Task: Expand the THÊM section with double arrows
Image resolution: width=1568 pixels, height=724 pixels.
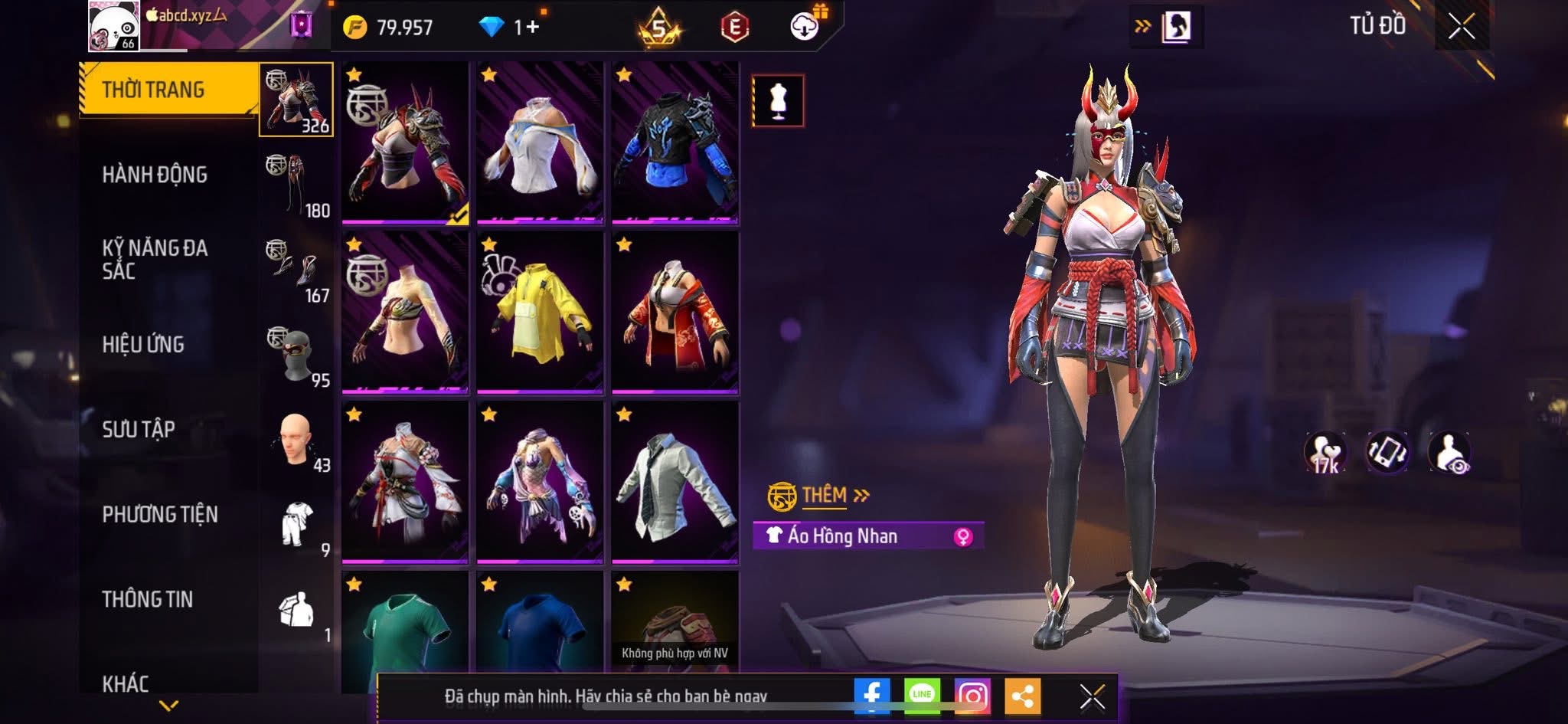Action: [x=861, y=496]
